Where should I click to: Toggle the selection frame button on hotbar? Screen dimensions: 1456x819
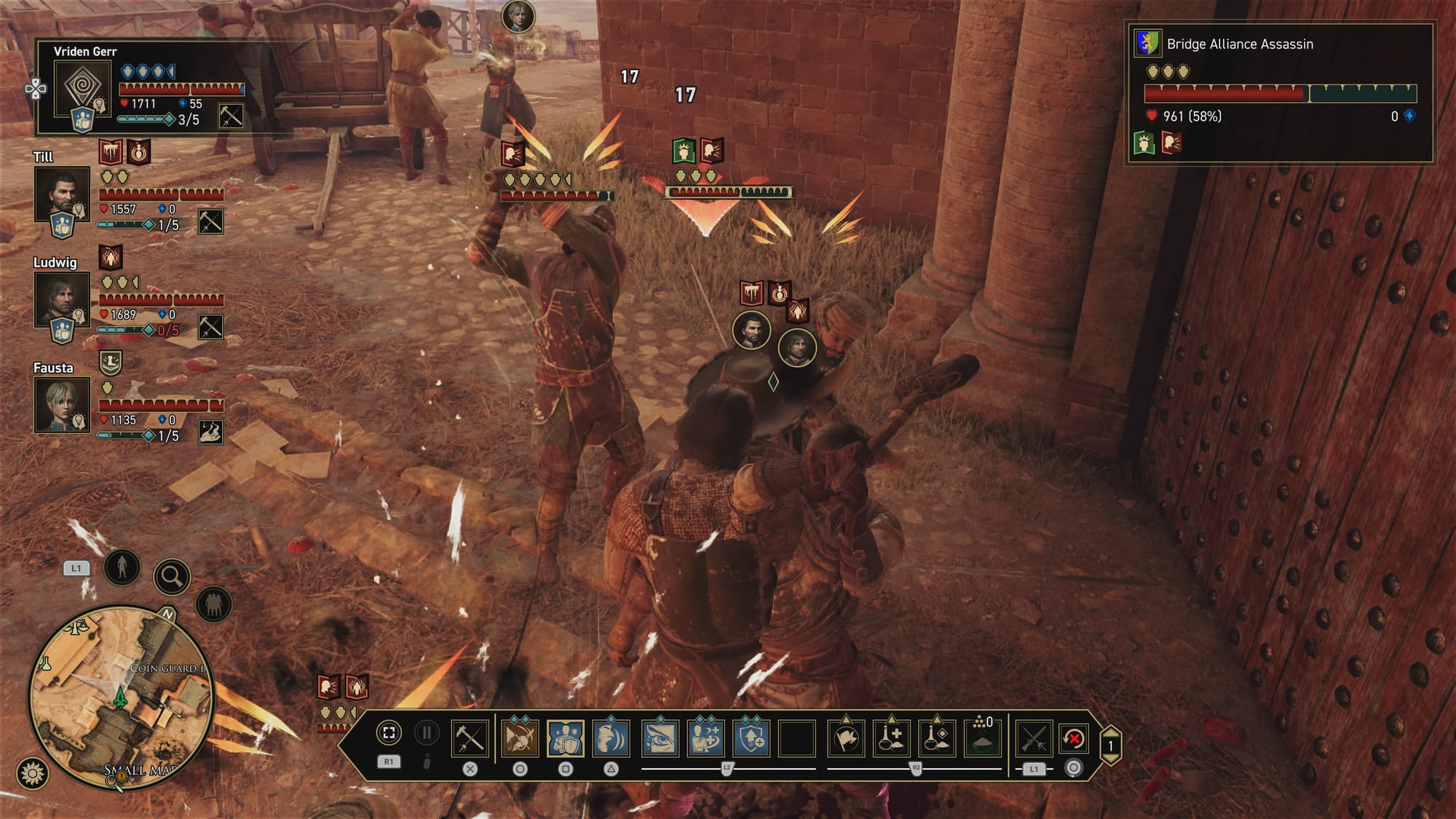tap(389, 733)
